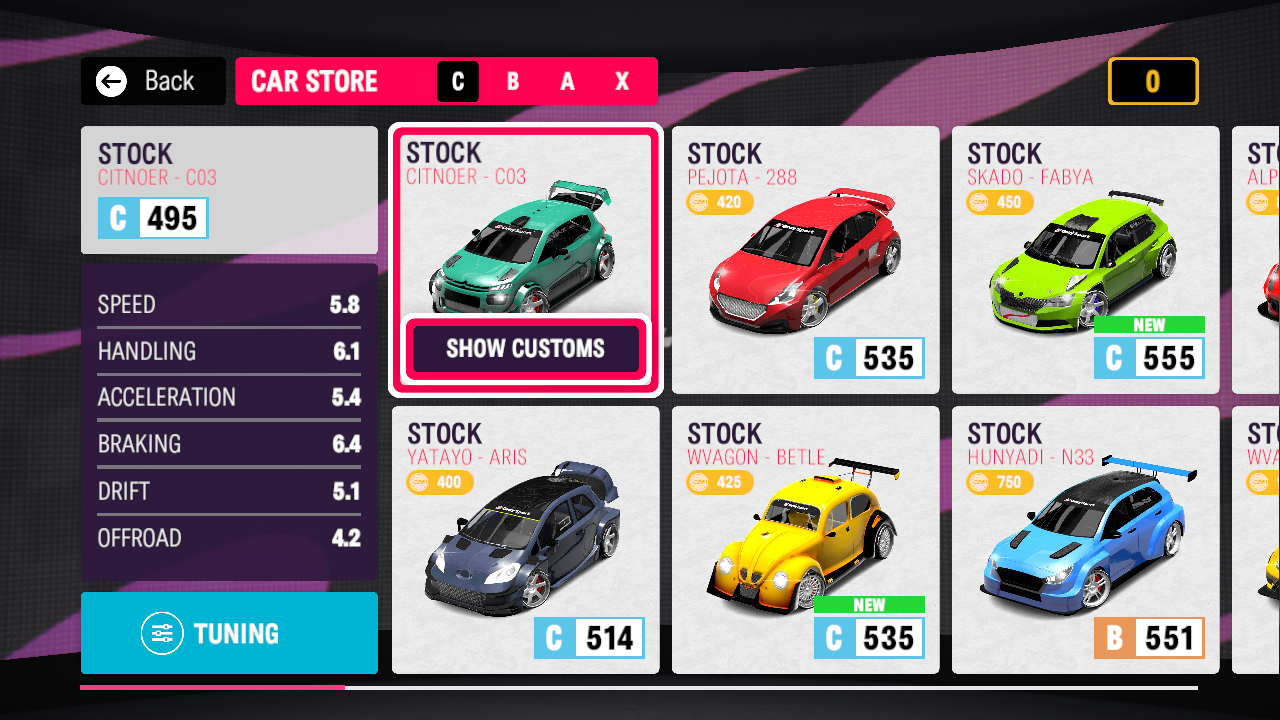Select the X class tab
Screen dimensions: 1280x720
click(x=622, y=82)
